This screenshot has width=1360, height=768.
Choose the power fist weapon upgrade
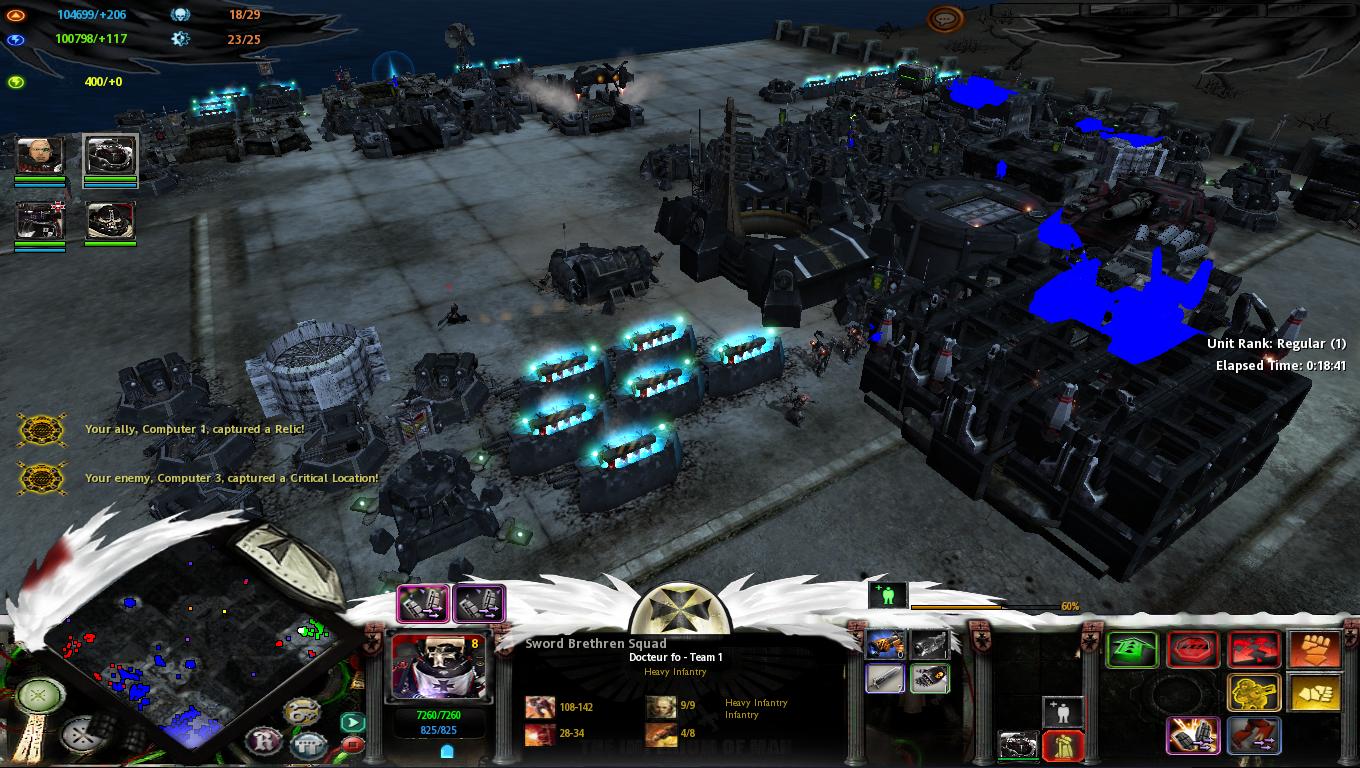click(x=929, y=679)
